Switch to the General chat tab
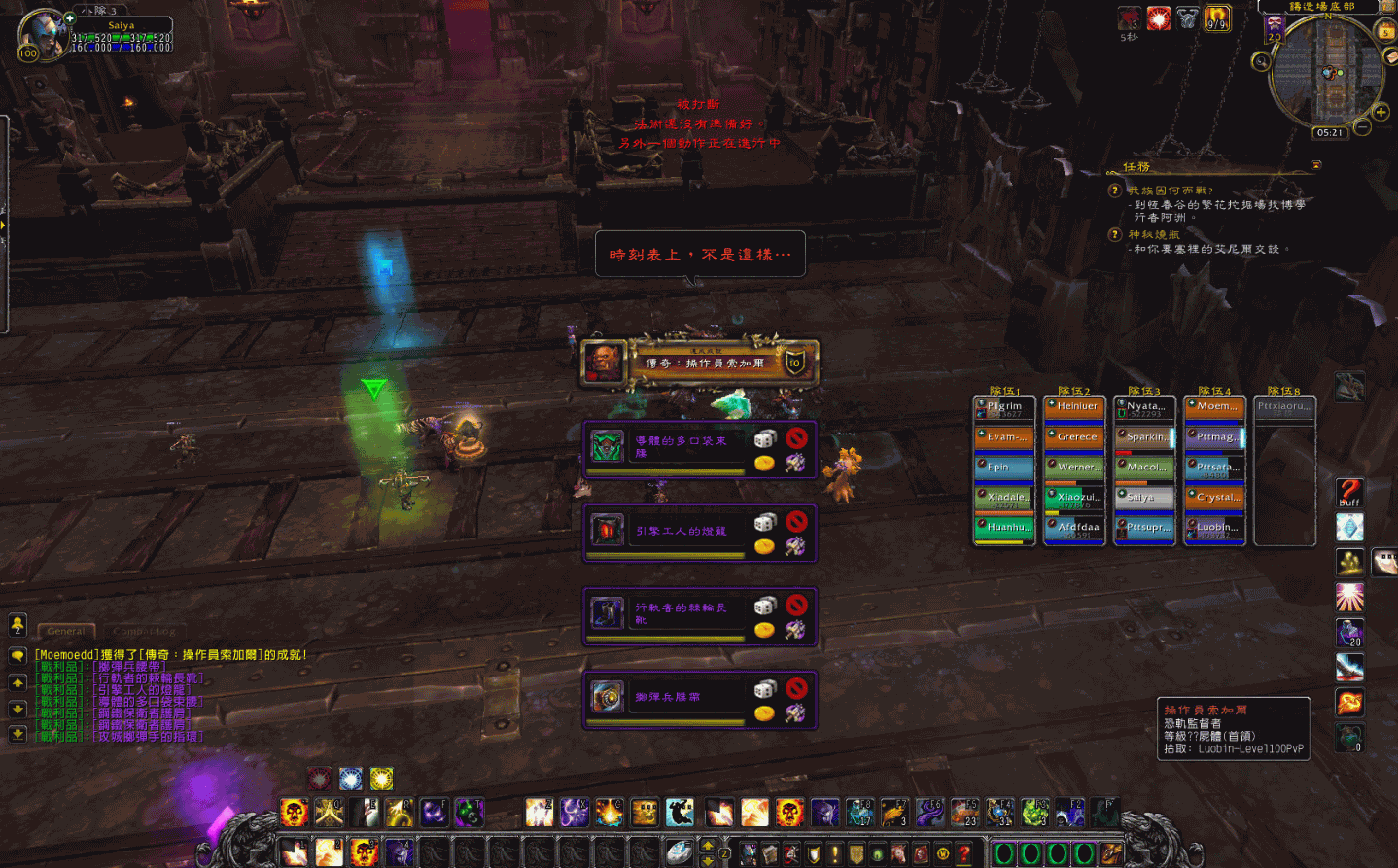The width and height of the screenshot is (1398, 868). click(x=66, y=631)
